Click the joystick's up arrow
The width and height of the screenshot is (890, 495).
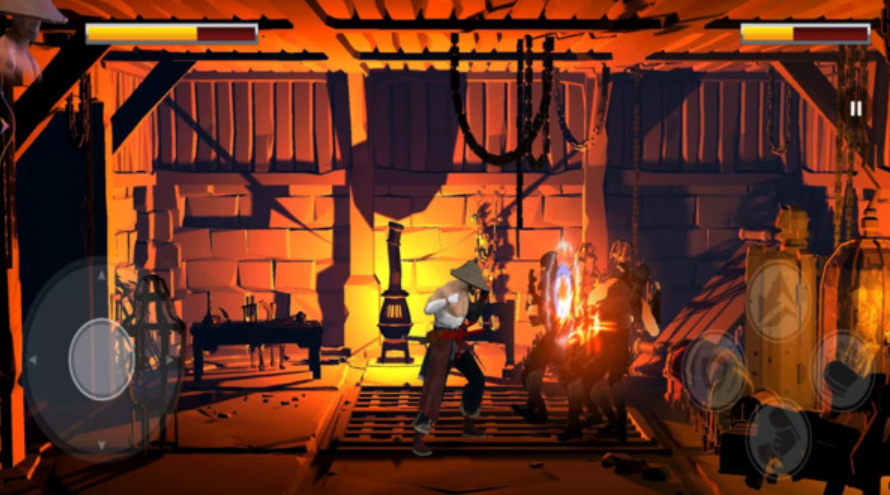click(x=101, y=277)
